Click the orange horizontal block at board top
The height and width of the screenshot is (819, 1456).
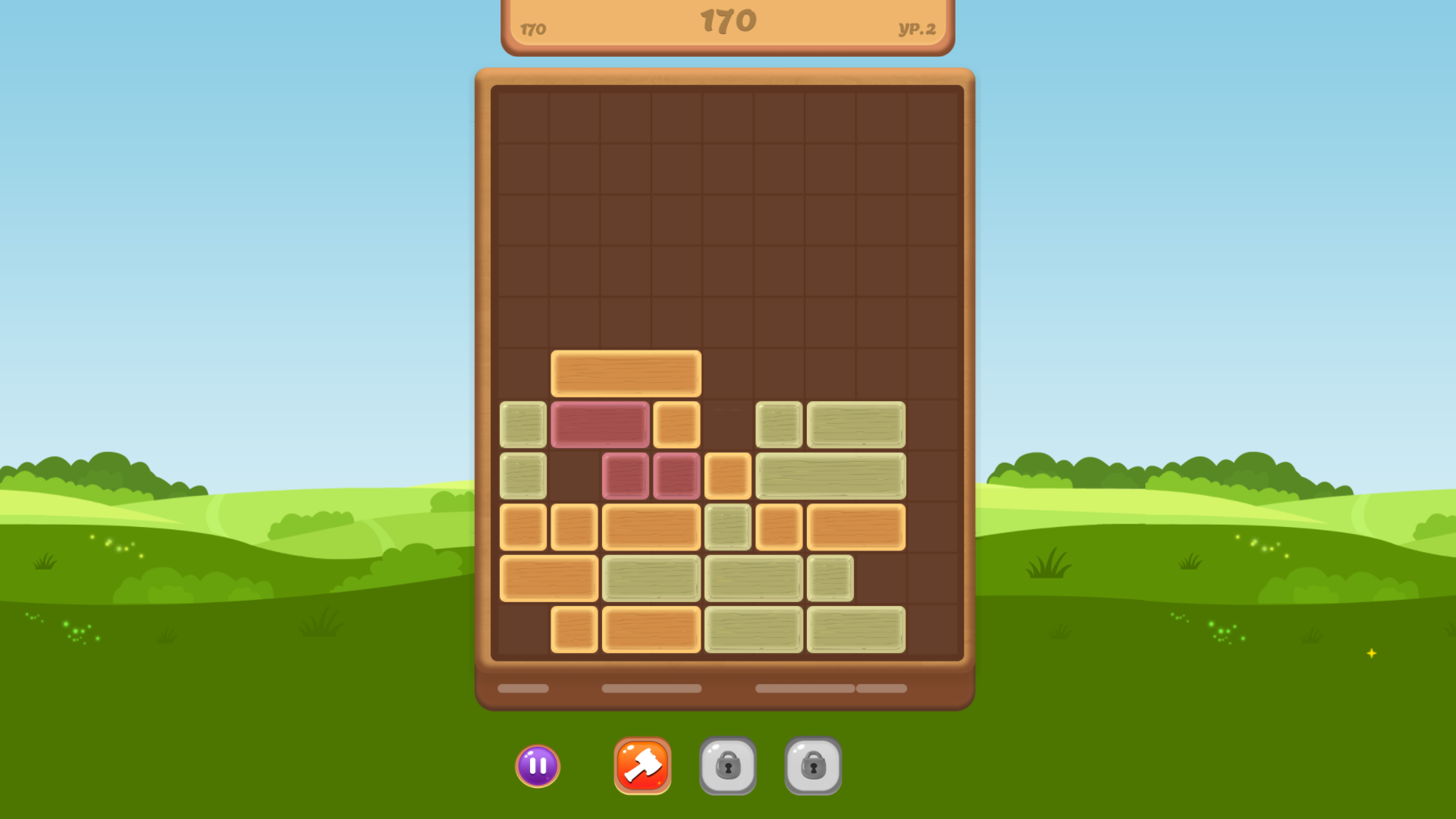point(625,374)
